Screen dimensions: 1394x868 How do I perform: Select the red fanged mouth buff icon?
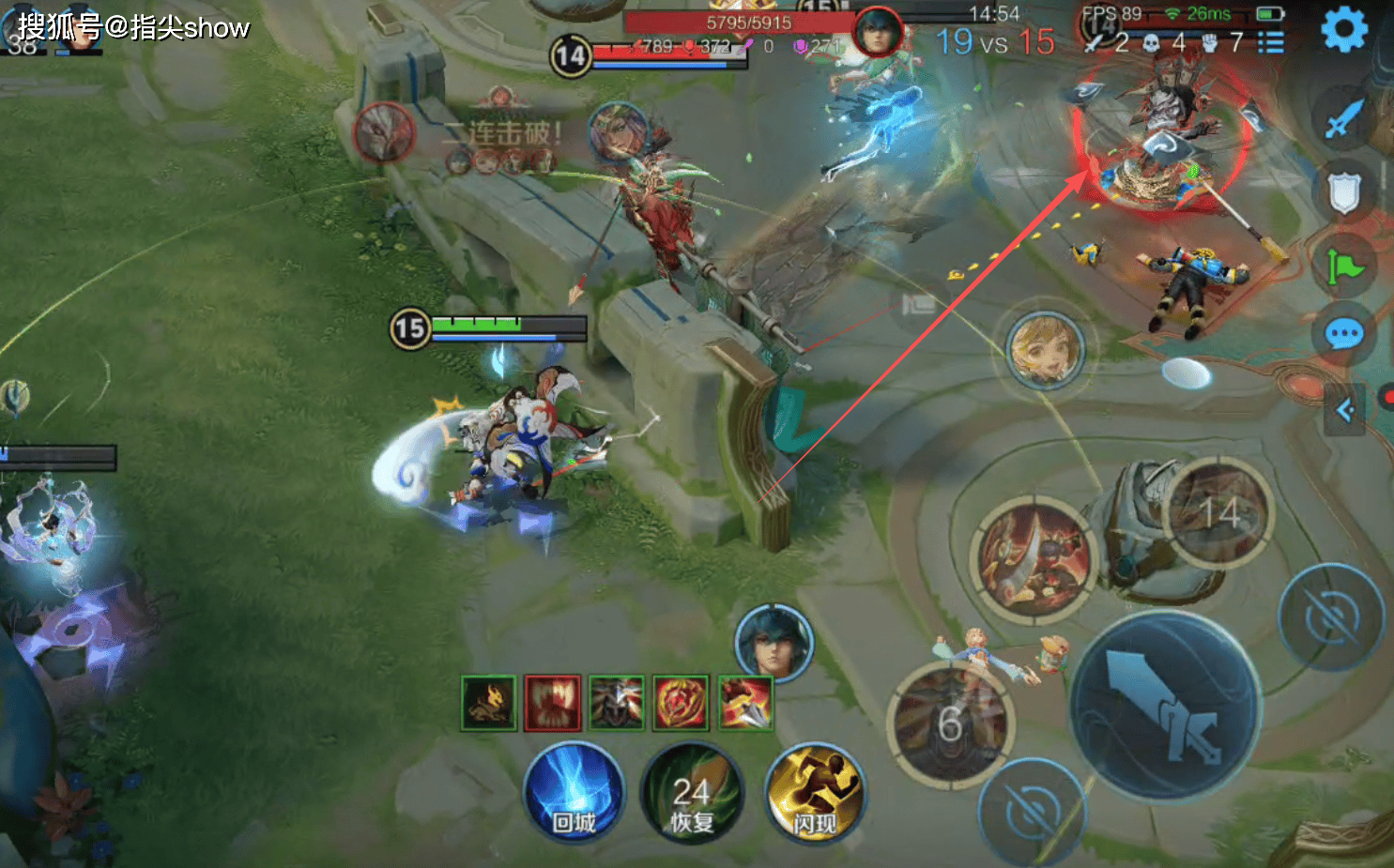tap(553, 702)
